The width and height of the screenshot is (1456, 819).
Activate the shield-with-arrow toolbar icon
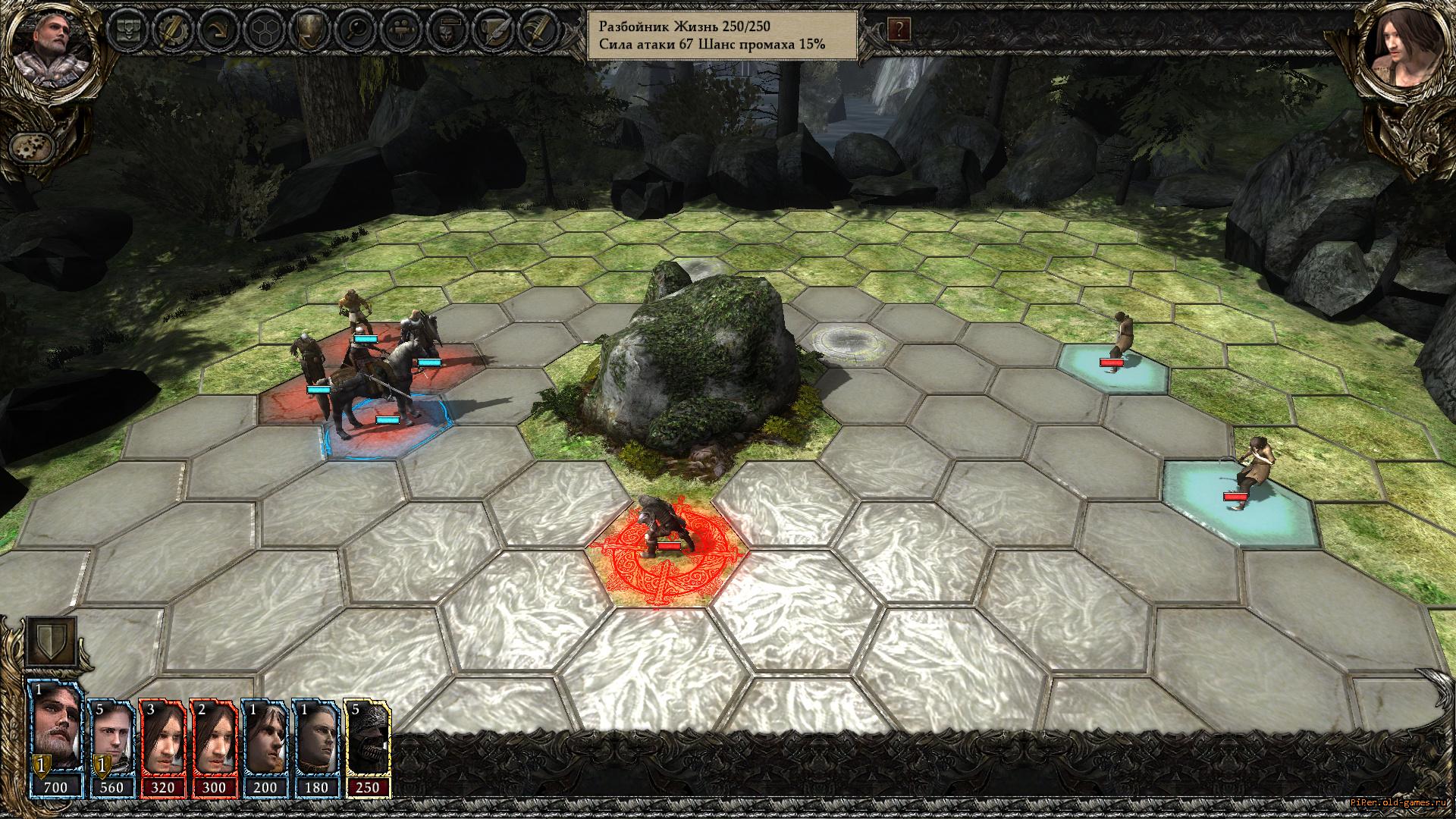(x=311, y=30)
